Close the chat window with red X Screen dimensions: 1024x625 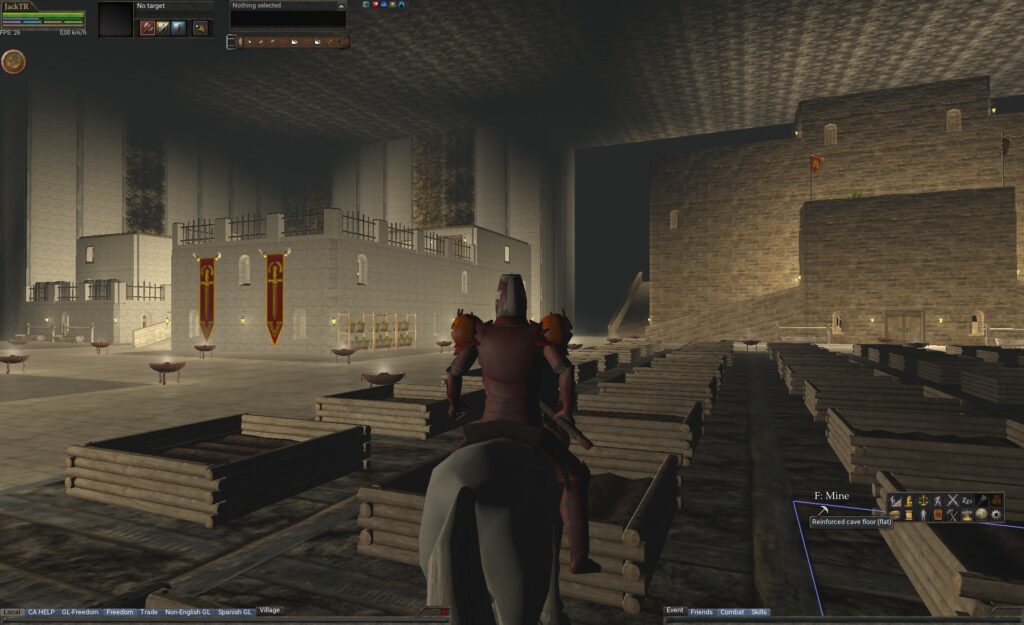(444, 611)
